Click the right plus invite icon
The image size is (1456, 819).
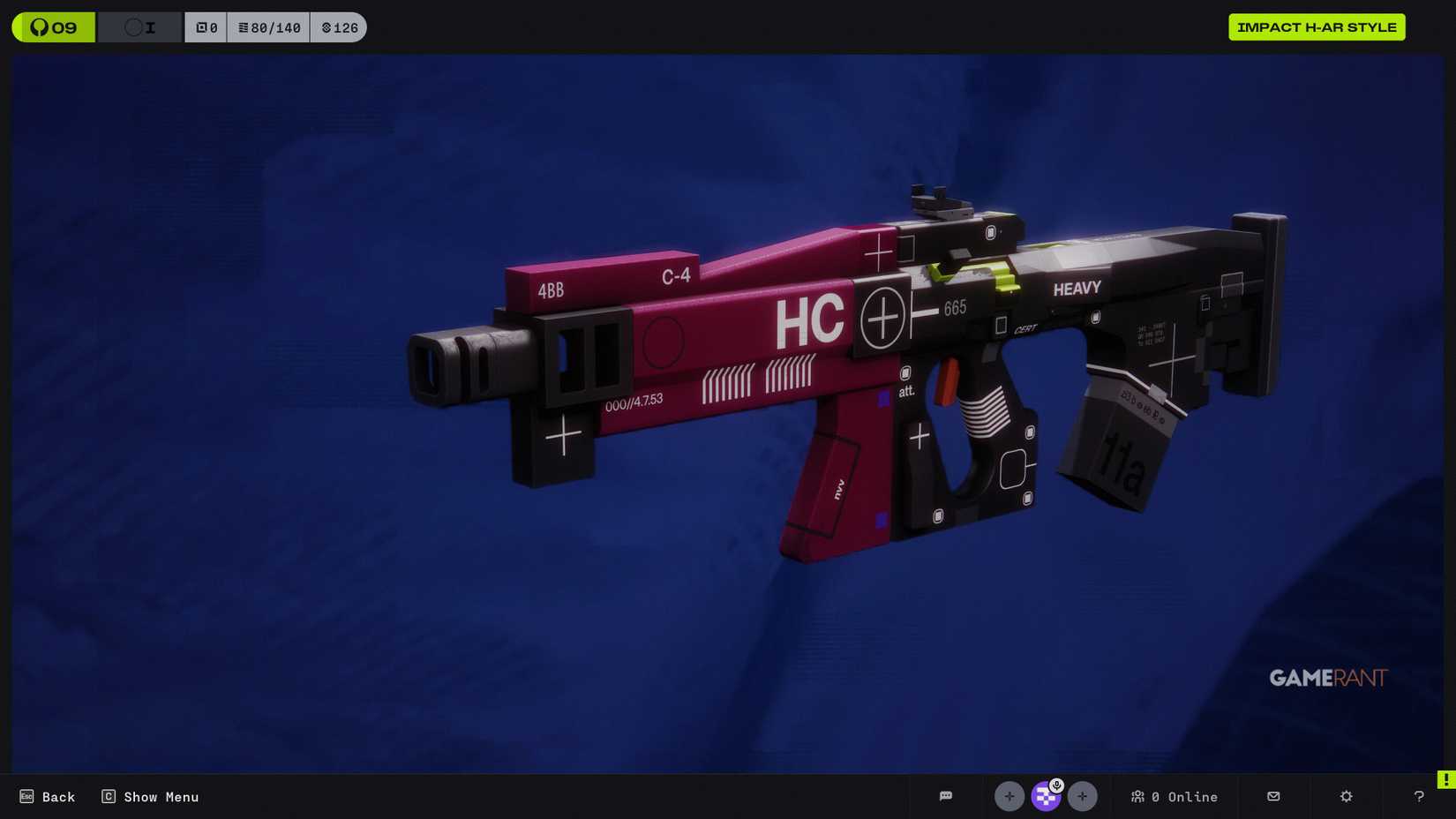click(1083, 797)
